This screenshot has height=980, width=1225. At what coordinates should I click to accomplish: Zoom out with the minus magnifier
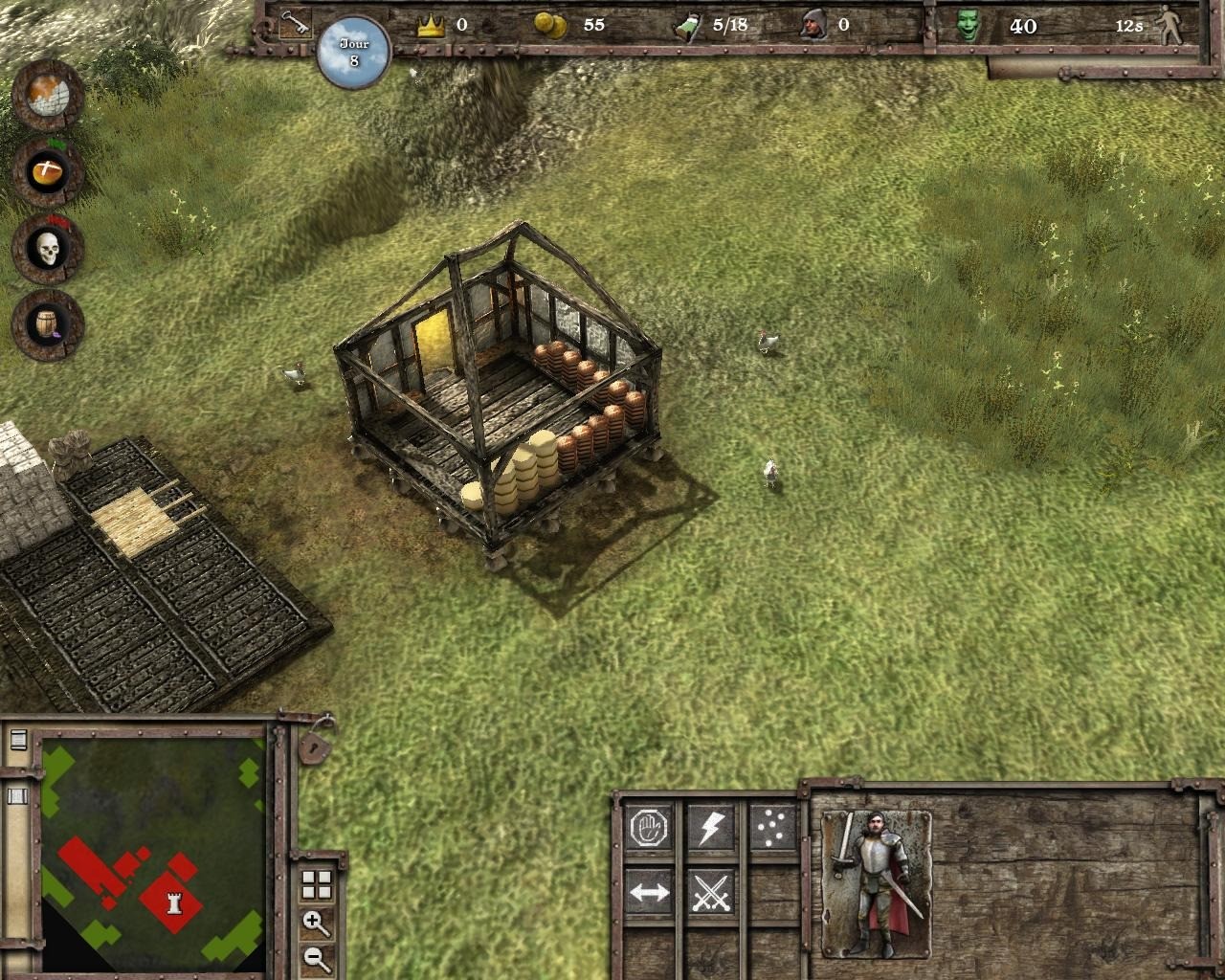click(316, 957)
